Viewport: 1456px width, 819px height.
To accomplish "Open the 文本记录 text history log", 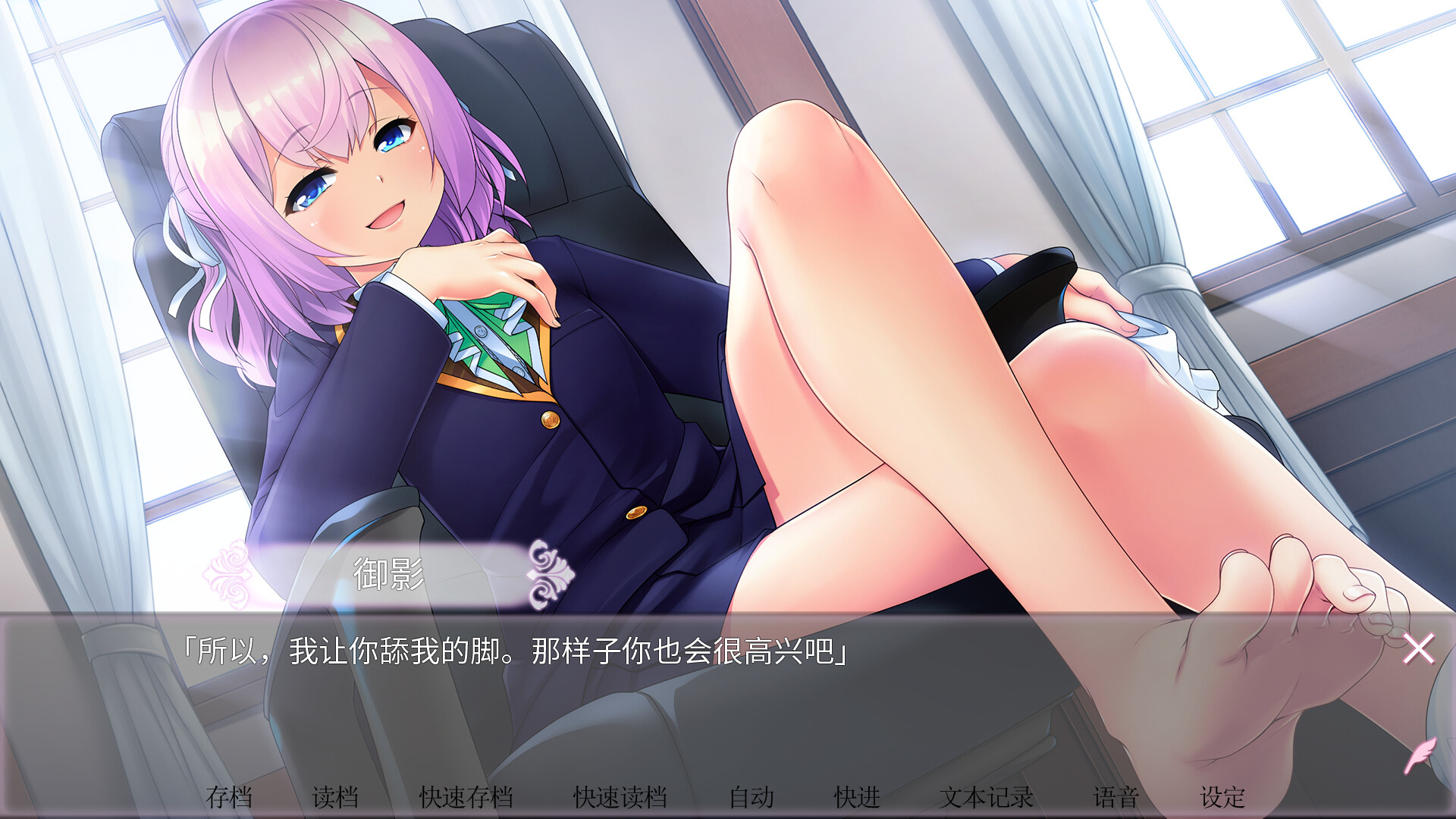I will click(986, 797).
